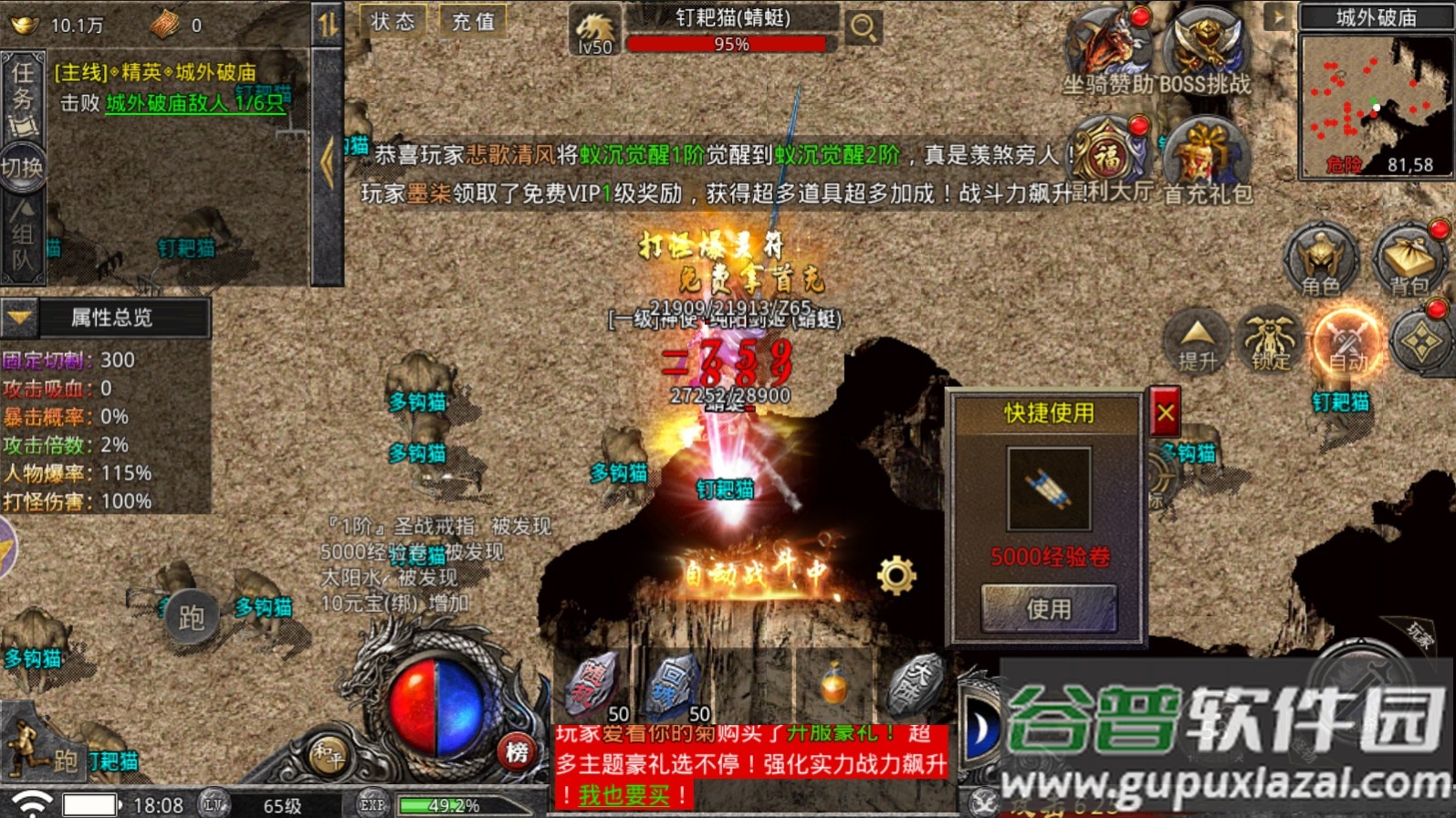Switch to the 状态 status tab
Screen dimensions: 1456x818
click(393, 22)
